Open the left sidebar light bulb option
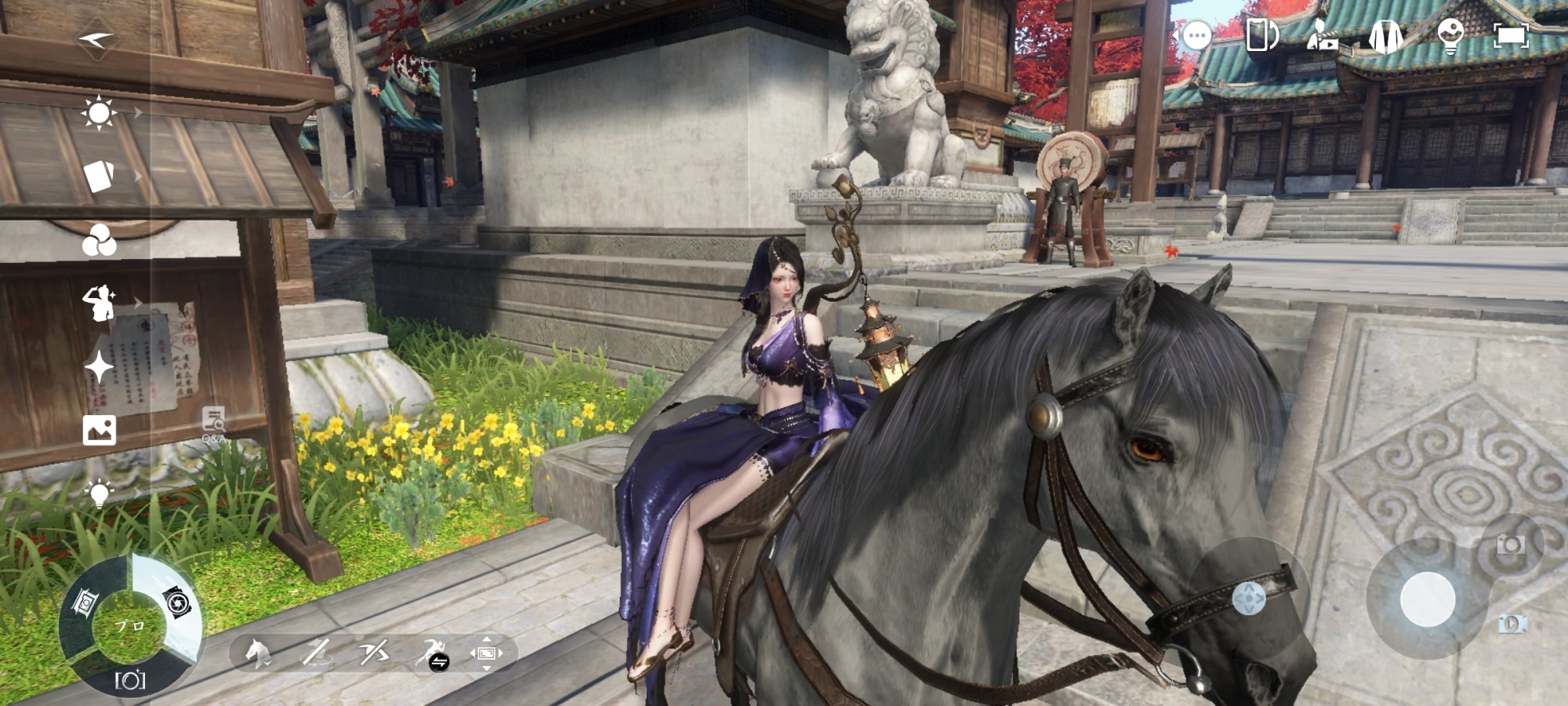Screen dimensions: 1568x706 click(x=99, y=493)
